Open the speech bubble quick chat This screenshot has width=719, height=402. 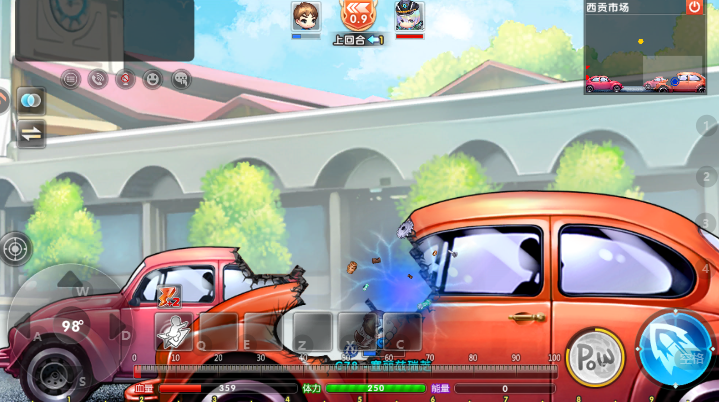(180, 79)
